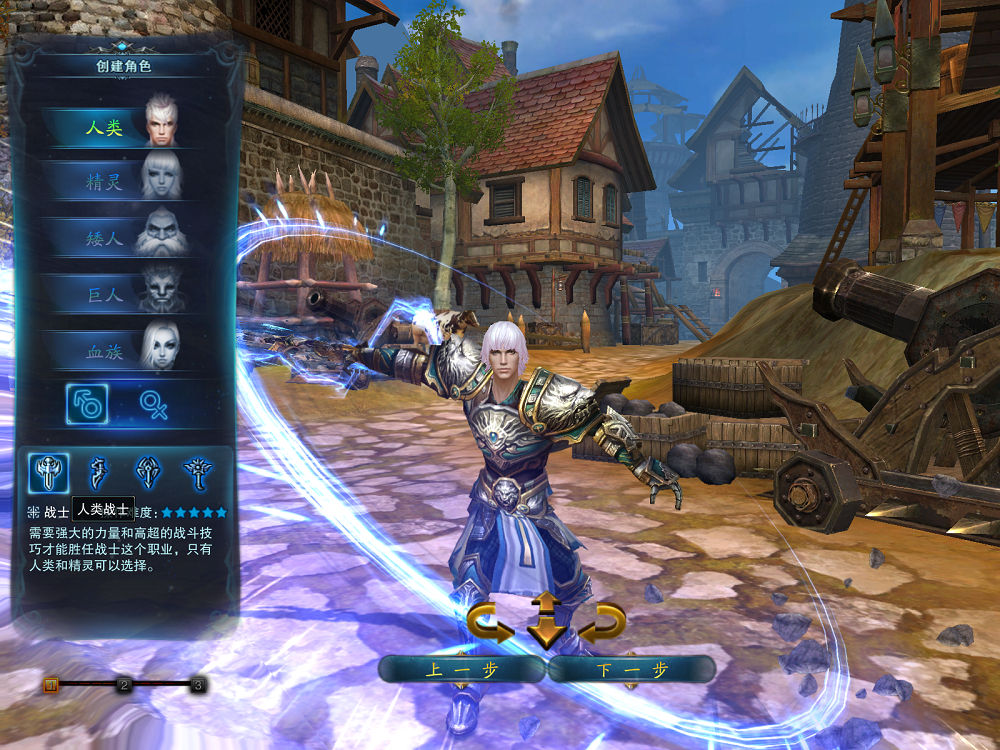The height and width of the screenshot is (750, 1000).
Task: Select the second class icon with curved blade
Action: [x=100, y=472]
